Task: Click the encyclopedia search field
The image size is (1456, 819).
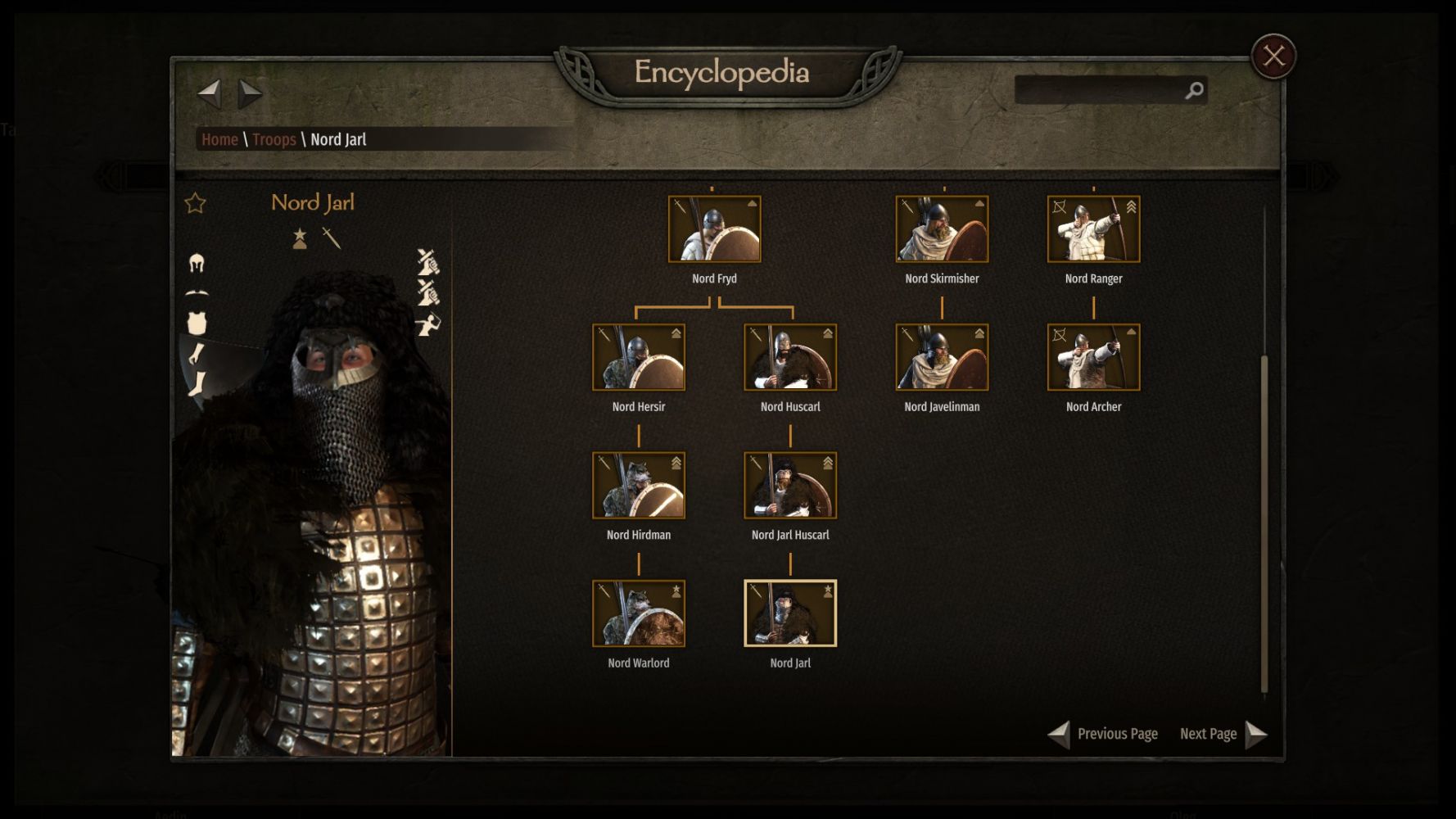Action: point(1099,90)
